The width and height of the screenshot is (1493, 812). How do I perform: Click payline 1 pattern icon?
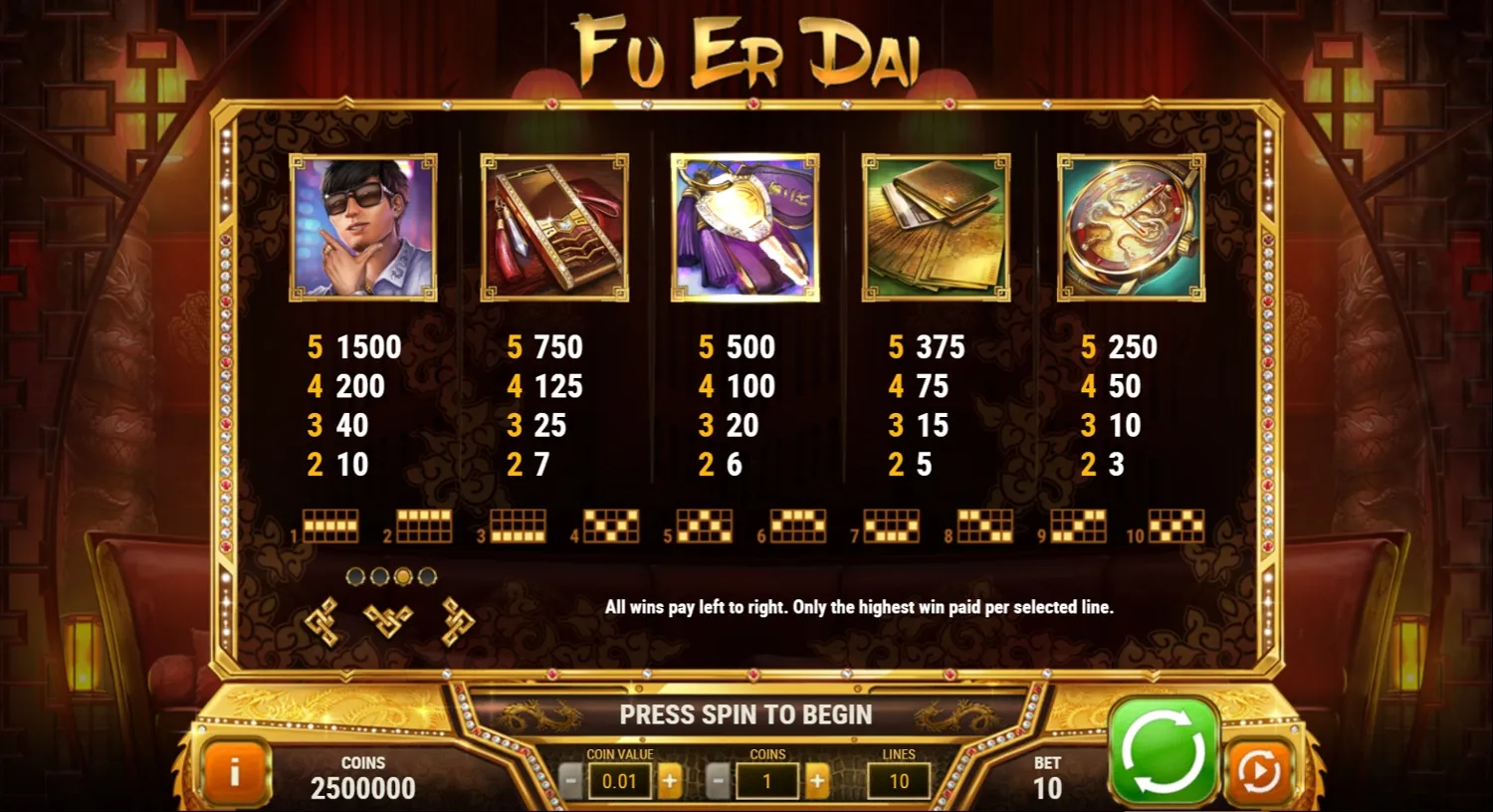coord(330,525)
